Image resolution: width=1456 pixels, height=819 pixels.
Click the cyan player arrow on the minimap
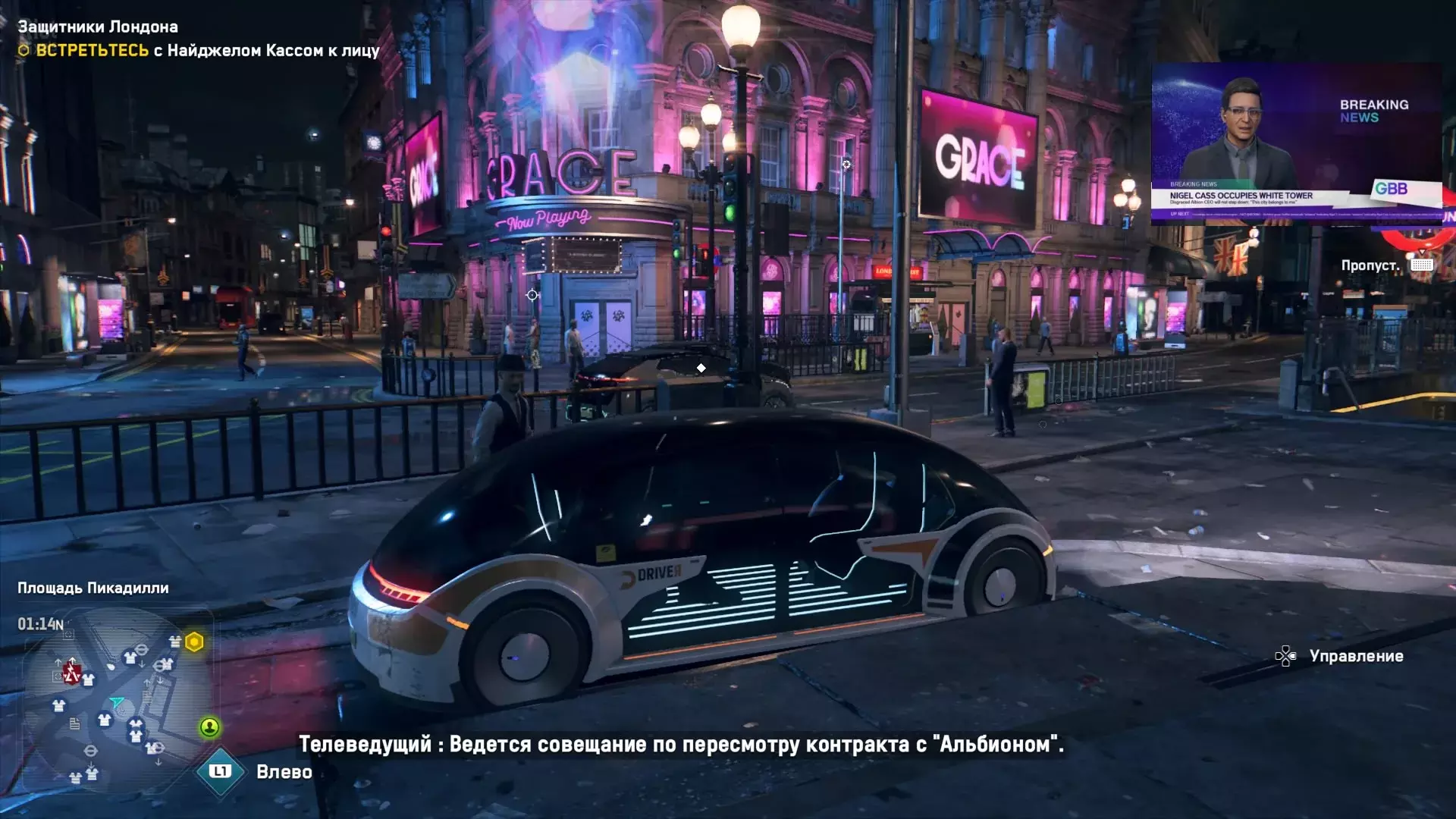pyautogui.click(x=117, y=701)
